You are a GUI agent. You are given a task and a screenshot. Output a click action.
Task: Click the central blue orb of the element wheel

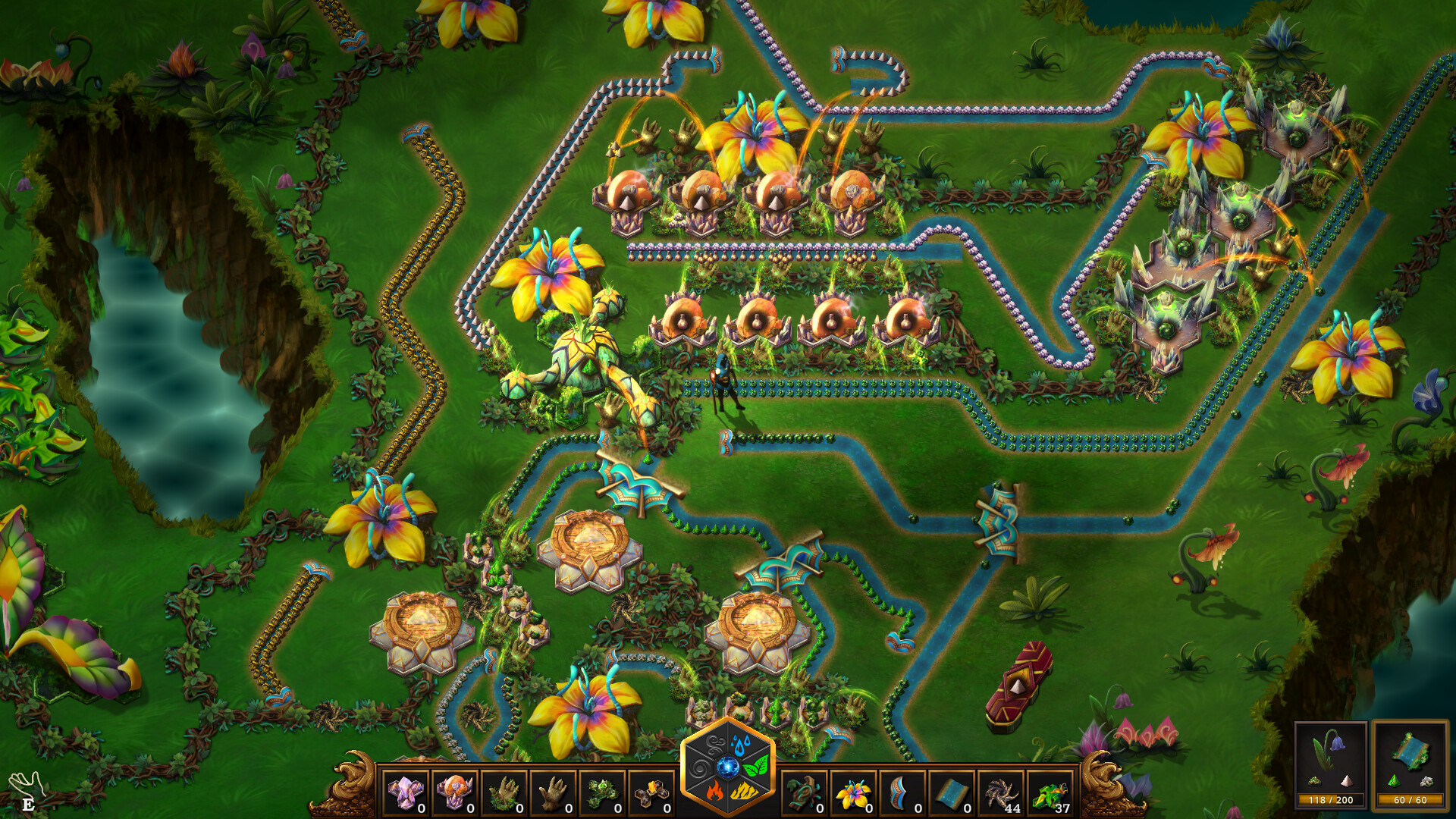click(728, 768)
